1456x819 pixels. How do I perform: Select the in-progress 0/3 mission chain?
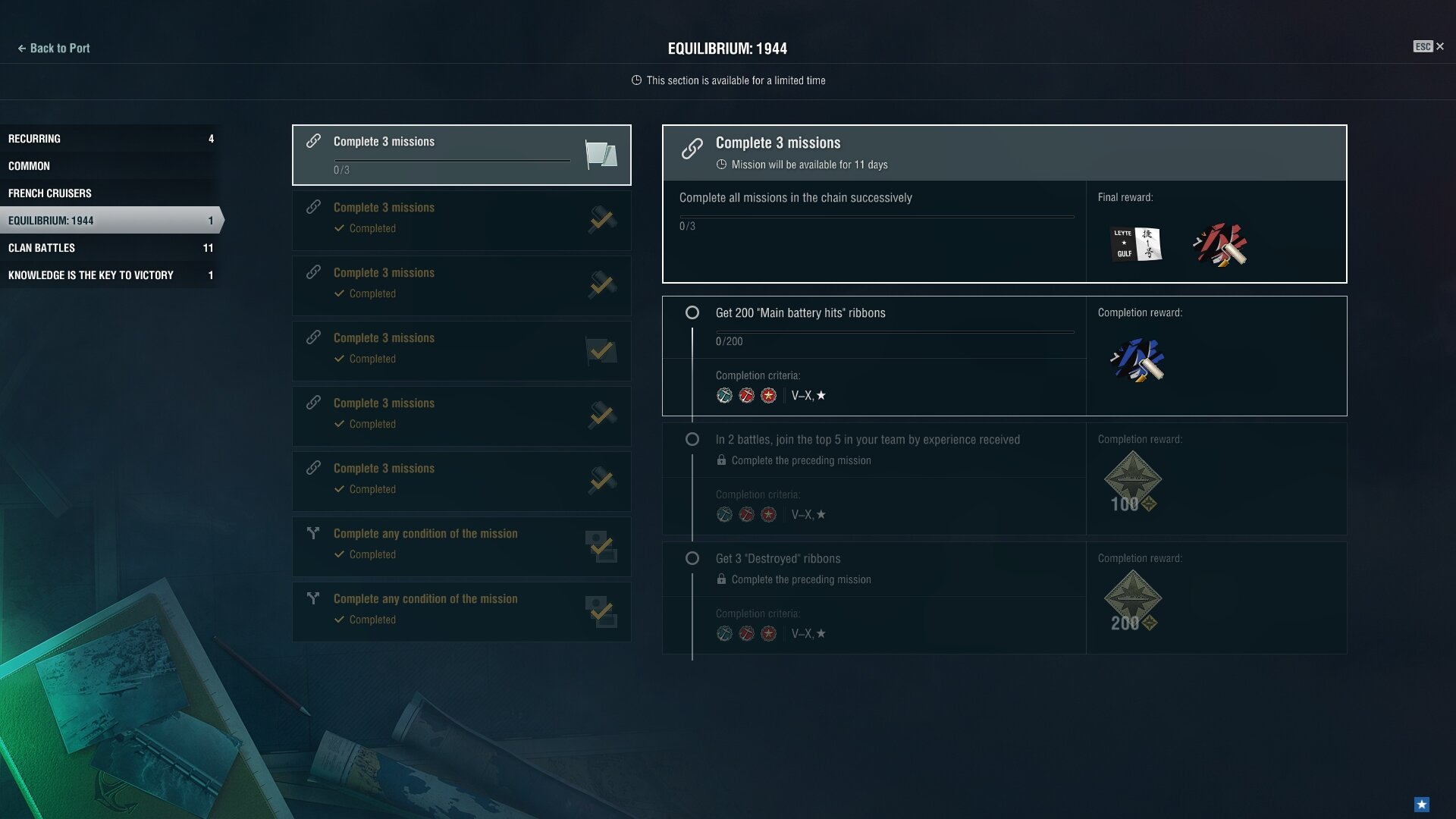pos(461,155)
